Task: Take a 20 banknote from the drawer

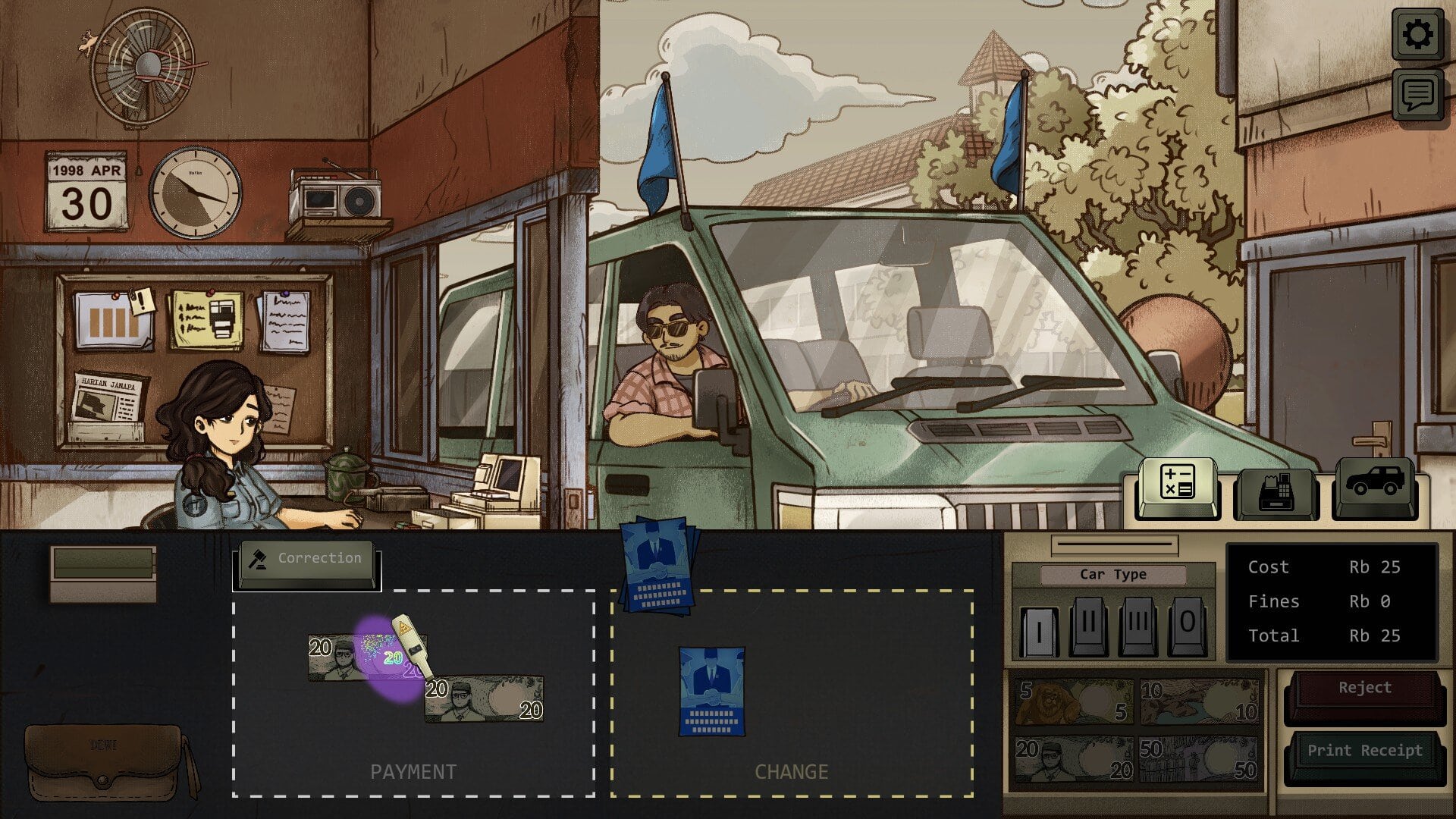Action: pos(1074,760)
